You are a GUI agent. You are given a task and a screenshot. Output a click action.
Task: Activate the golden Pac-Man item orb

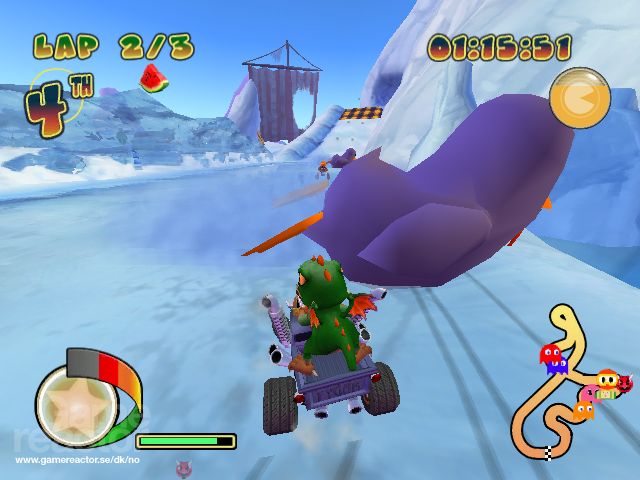click(x=580, y=98)
